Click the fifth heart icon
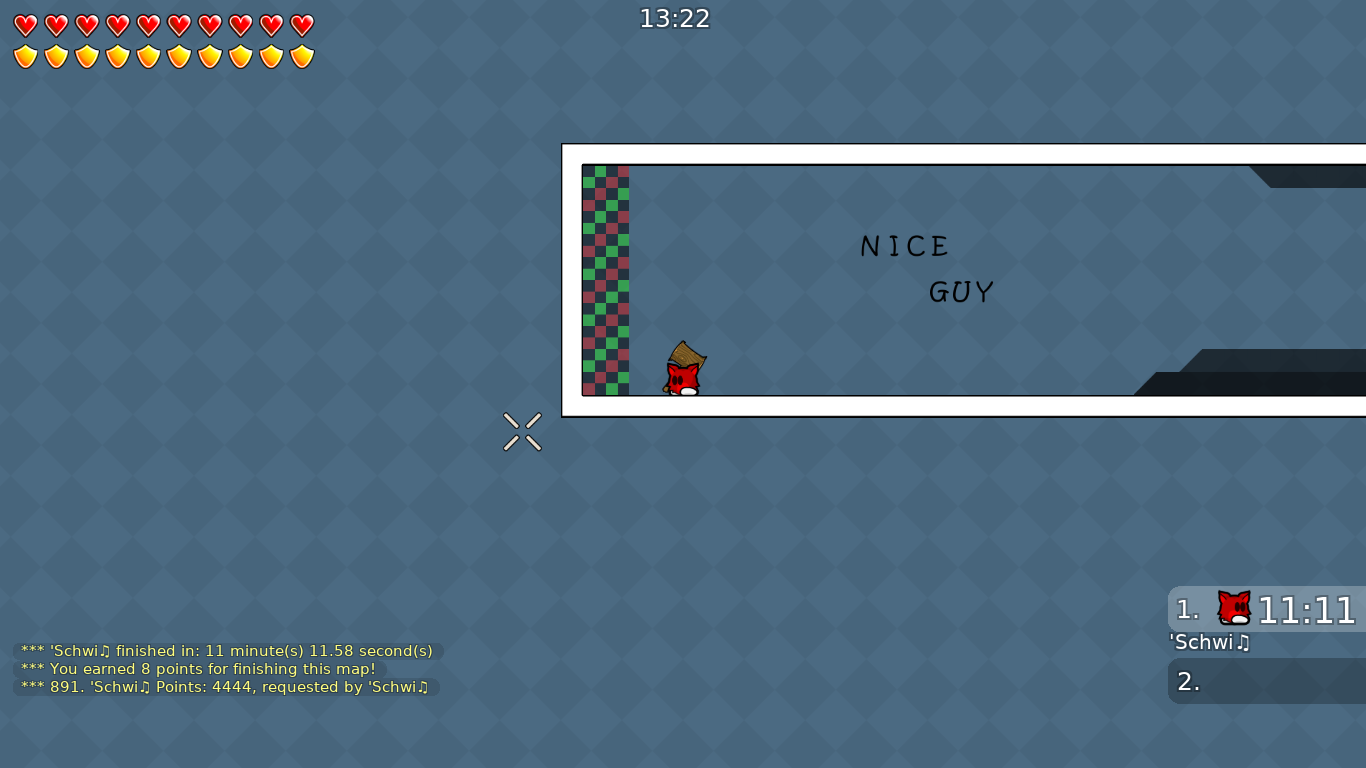The image size is (1366, 768). (147, 25)
